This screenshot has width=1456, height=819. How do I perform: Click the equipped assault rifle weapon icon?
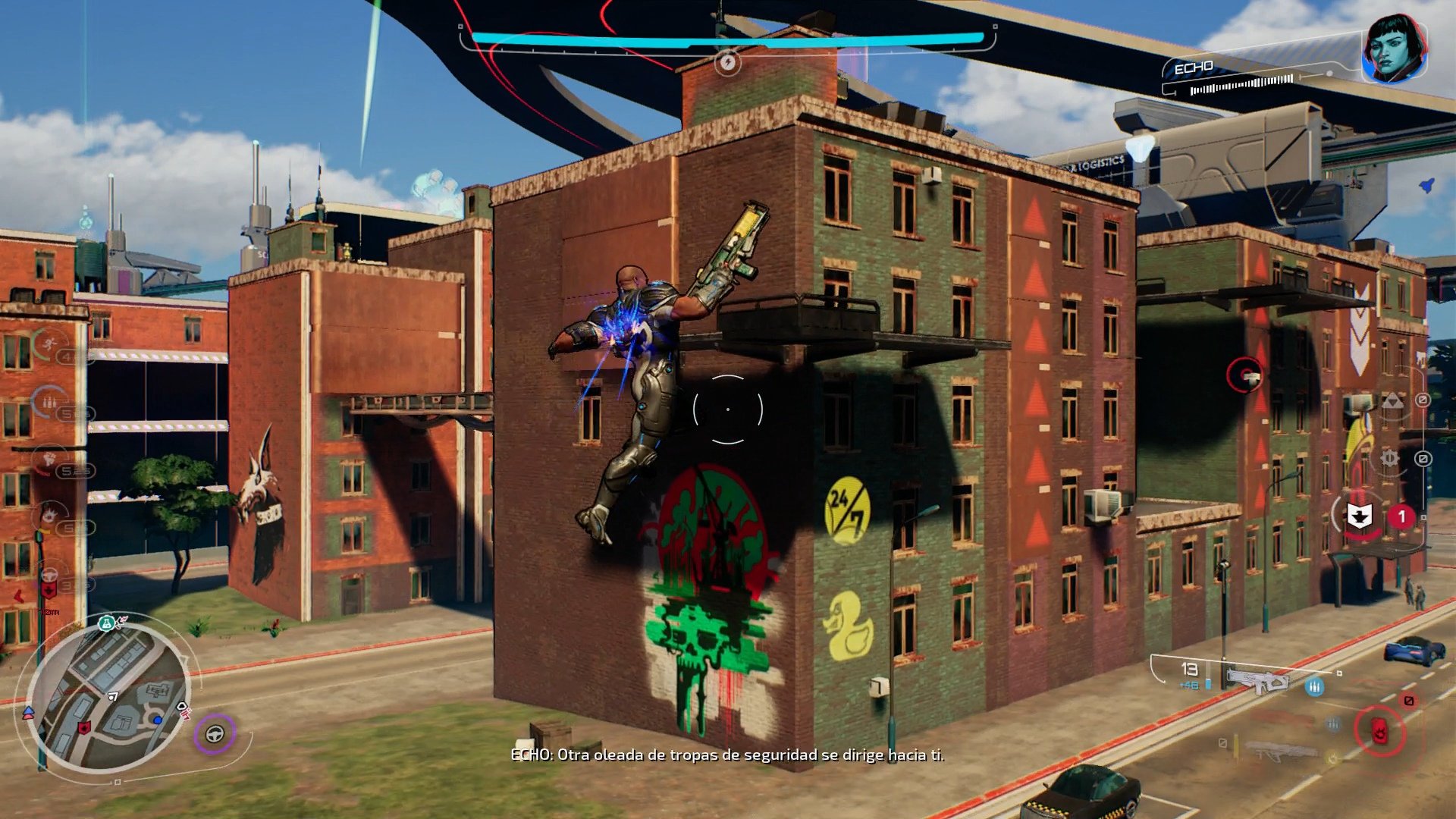(1259, 681)
